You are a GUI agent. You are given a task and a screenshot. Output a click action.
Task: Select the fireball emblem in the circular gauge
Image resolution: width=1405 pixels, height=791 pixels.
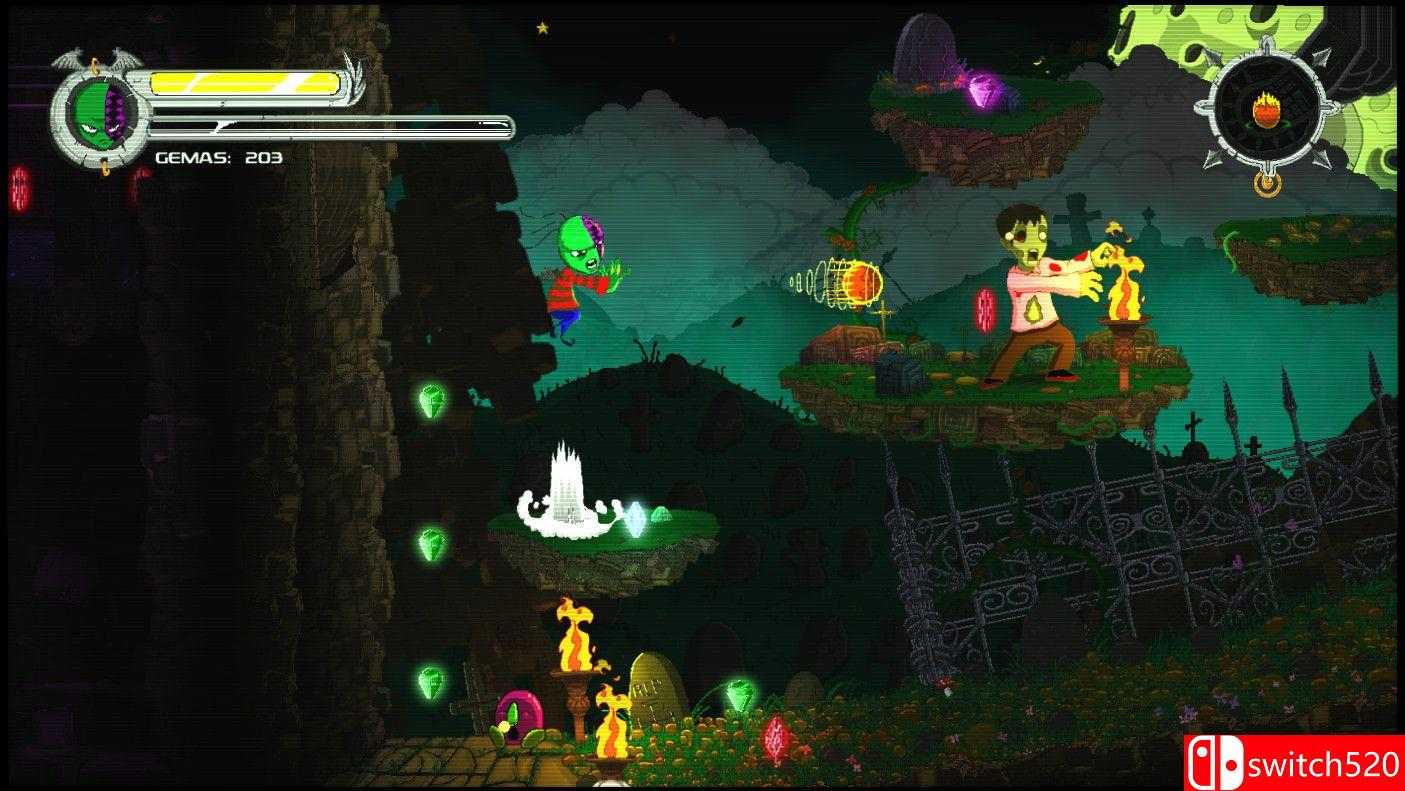pos(1265,112)
